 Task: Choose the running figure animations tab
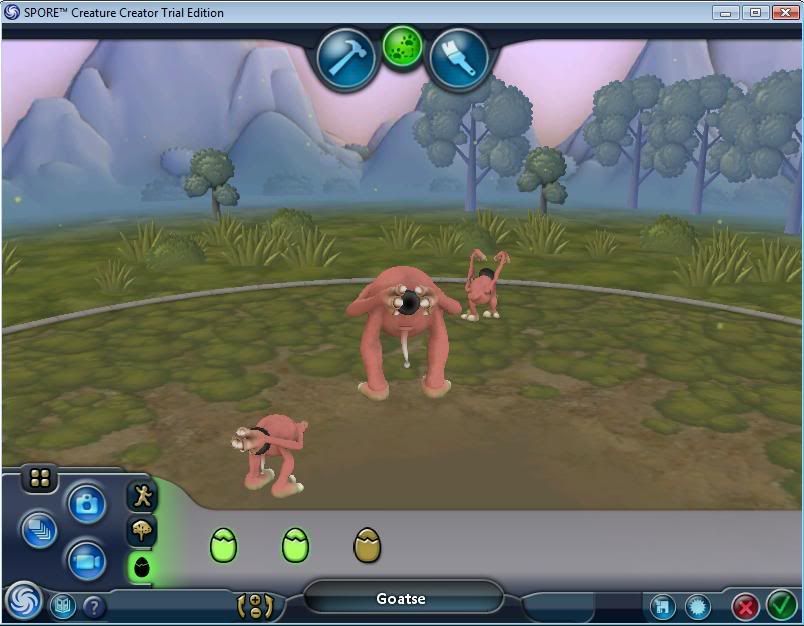tap(142, 495)
